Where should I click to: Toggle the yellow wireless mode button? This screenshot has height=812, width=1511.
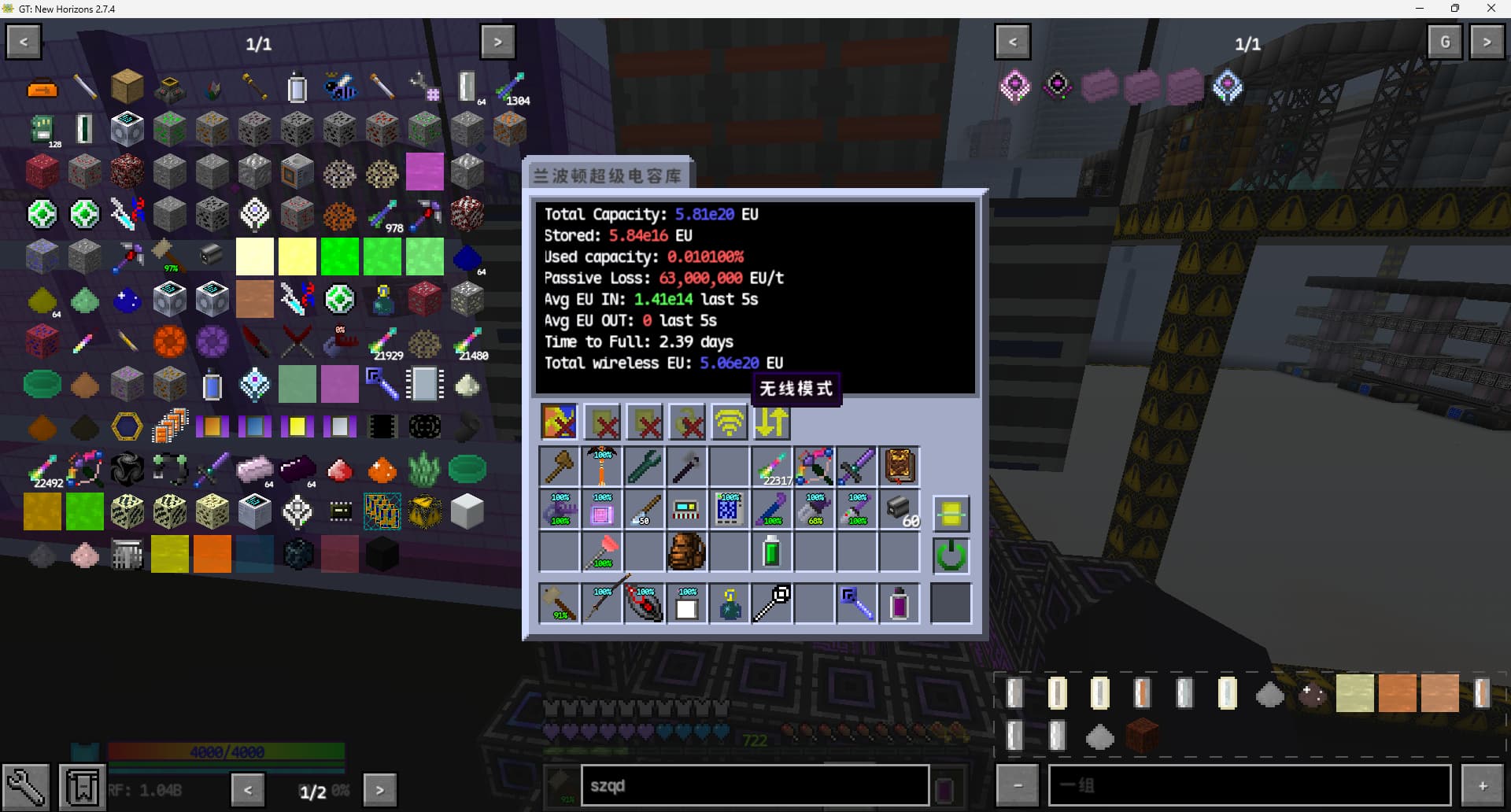click(730, 423)
